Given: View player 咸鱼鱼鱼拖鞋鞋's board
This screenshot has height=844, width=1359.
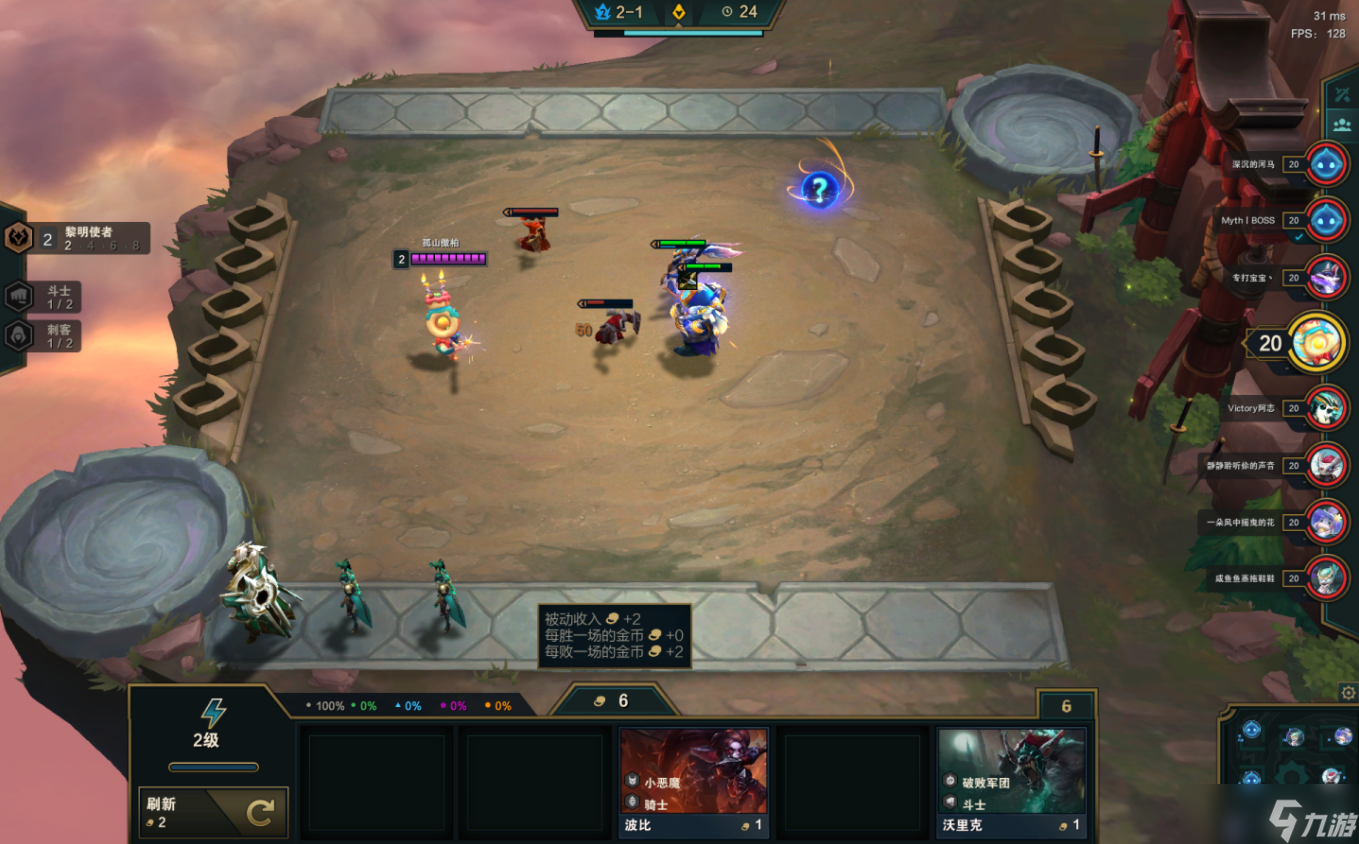Looking at the screenshot, I should click(x=1327, y=578).
